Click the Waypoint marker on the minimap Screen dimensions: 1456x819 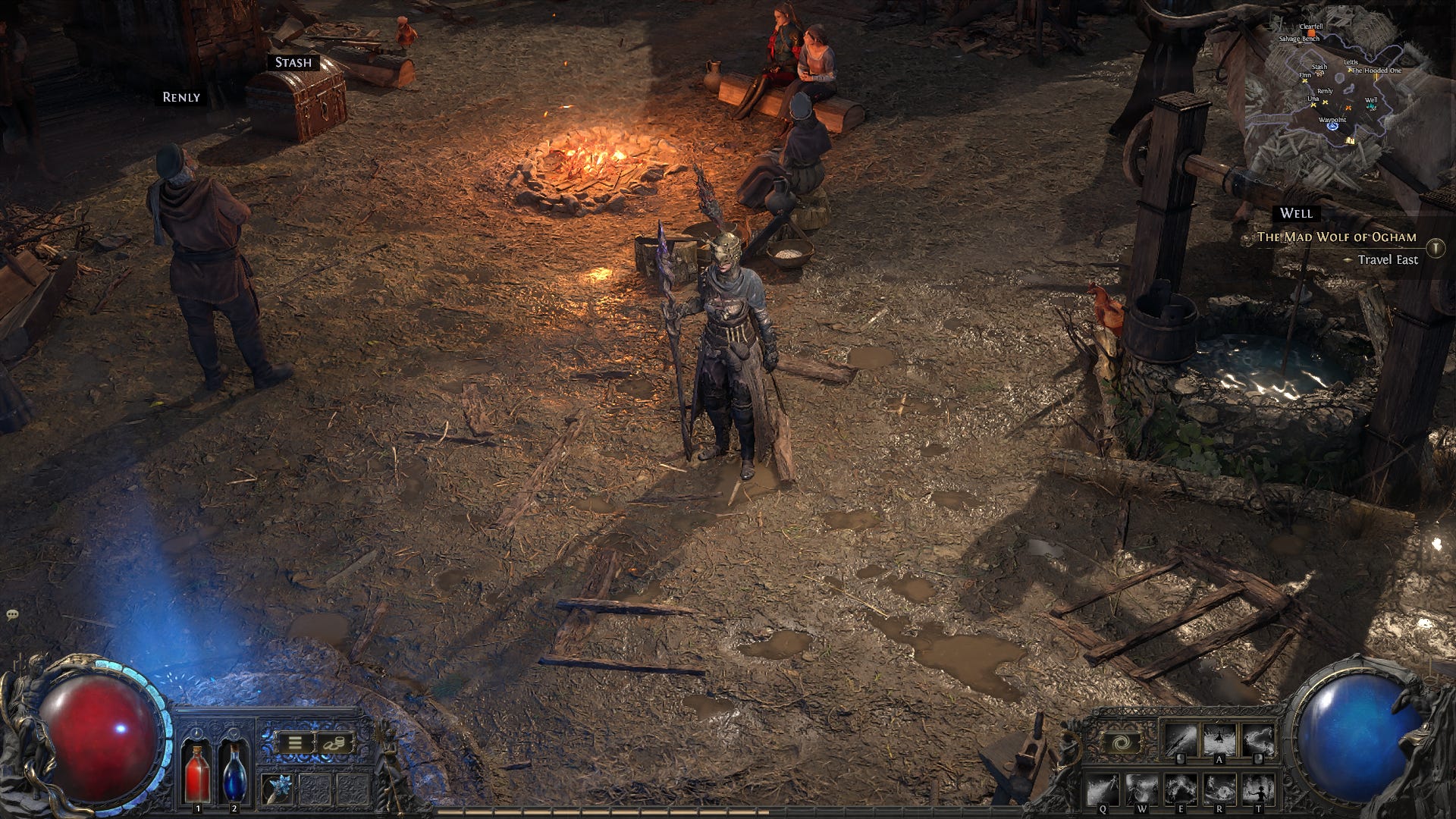pos(1332,125)
